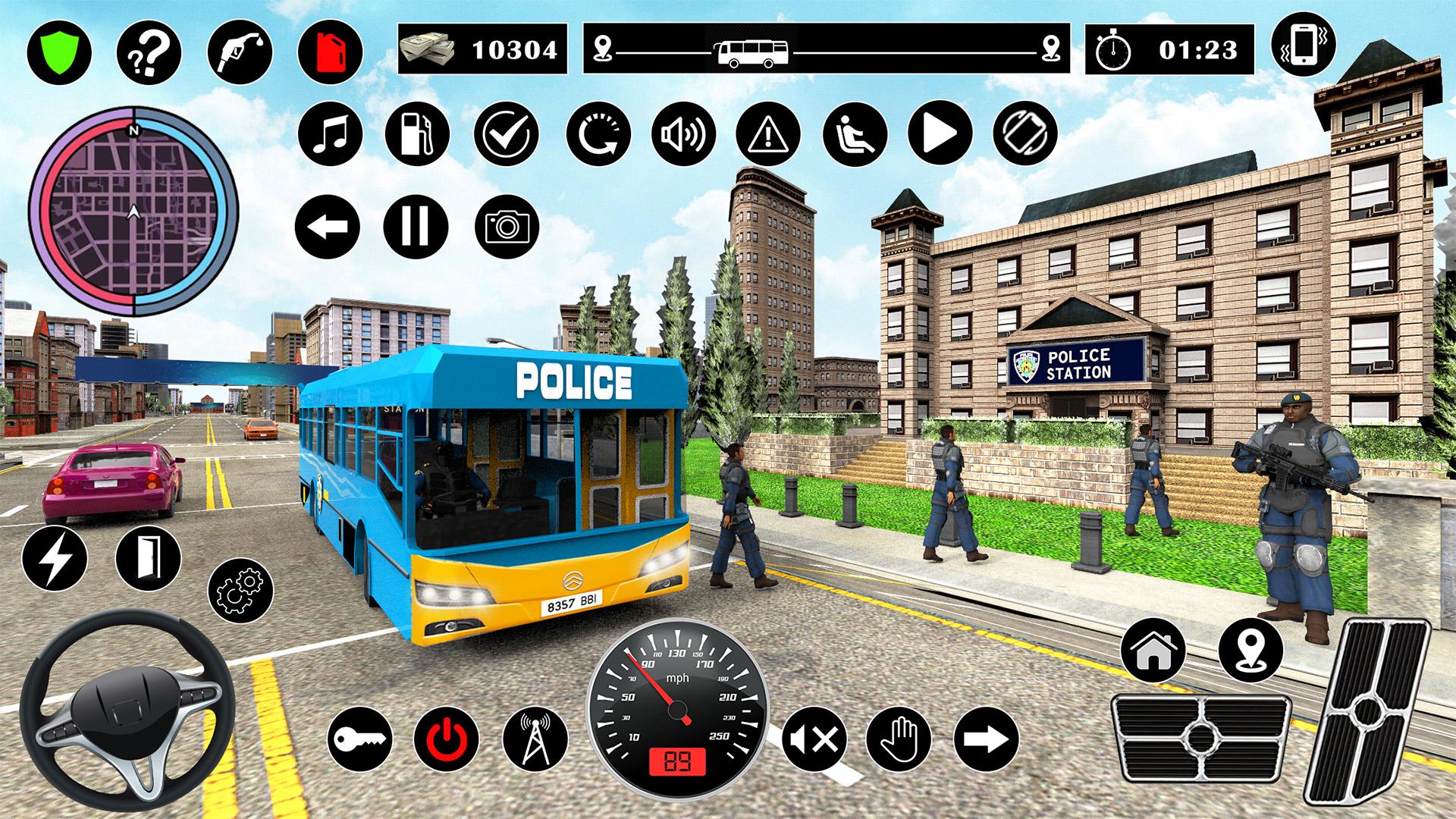Activate the hazard warning triangle
Image resolution: width=1456 pixels, height=819 pixels.
(768, 133)
